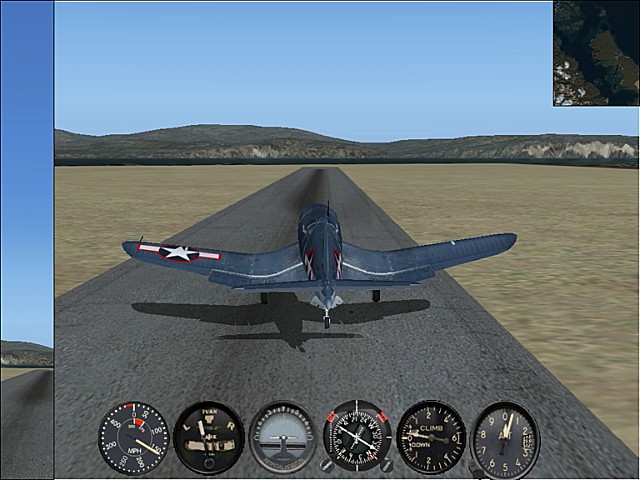
Task: Click the terrain minimap
Action: click(596, 52)
